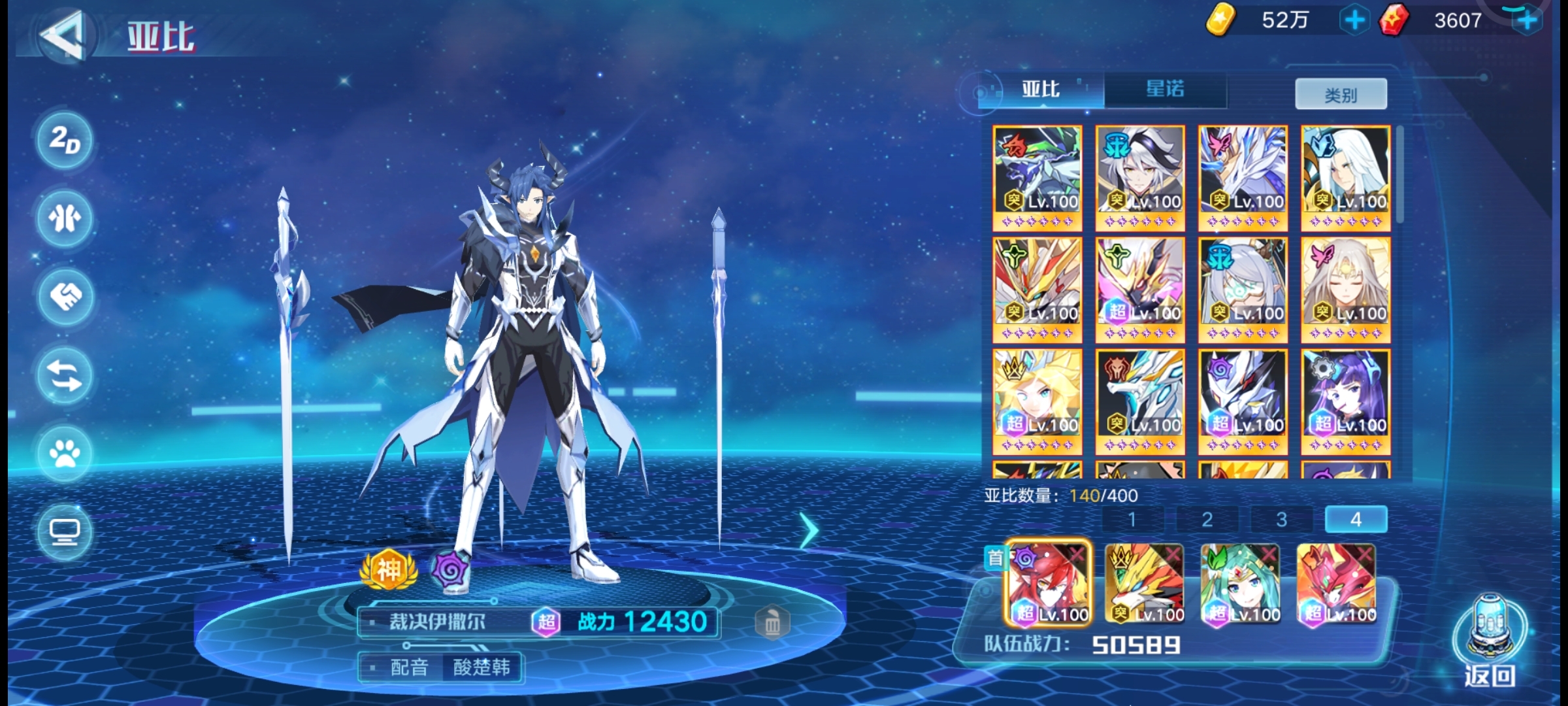Click the 返回 return button

tap(1490, 644)
